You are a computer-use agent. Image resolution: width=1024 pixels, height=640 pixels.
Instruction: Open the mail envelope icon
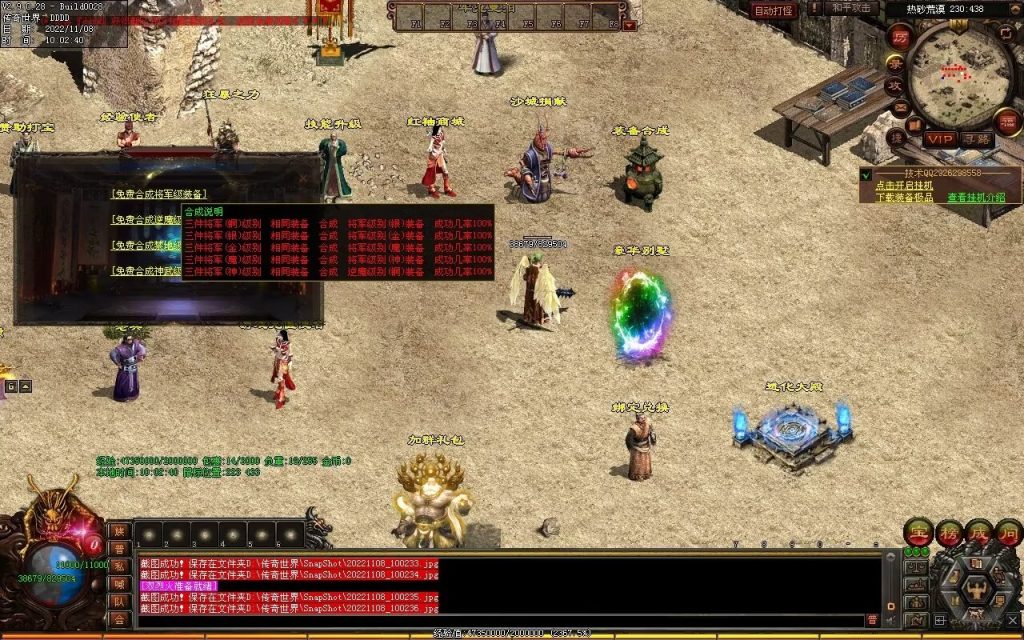click(901, 108)
